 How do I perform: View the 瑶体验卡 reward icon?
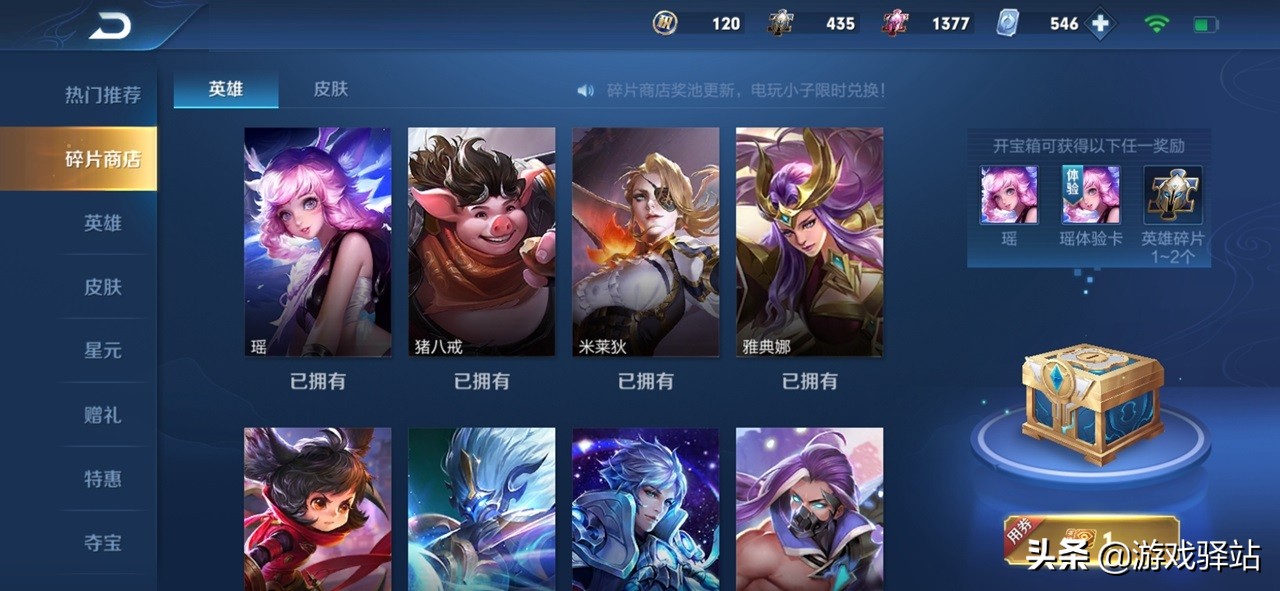coord(1091,195)
